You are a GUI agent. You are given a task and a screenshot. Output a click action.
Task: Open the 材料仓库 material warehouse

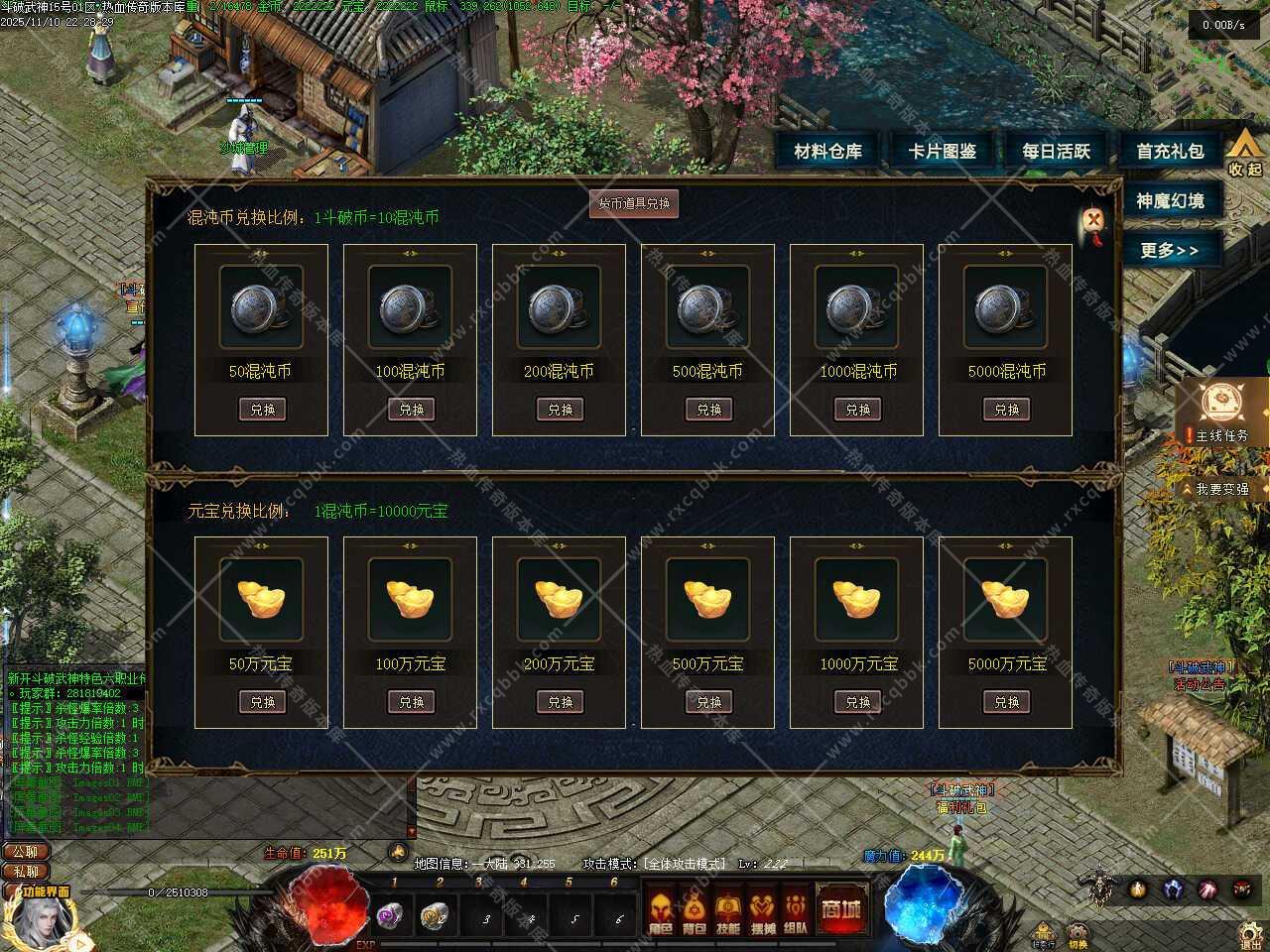click(828, 152)
